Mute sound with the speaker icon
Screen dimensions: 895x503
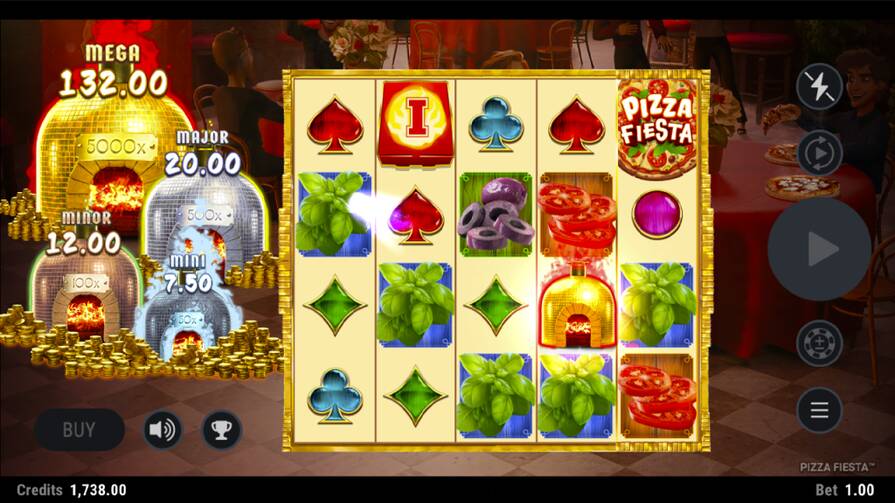(x=162, y=430)
